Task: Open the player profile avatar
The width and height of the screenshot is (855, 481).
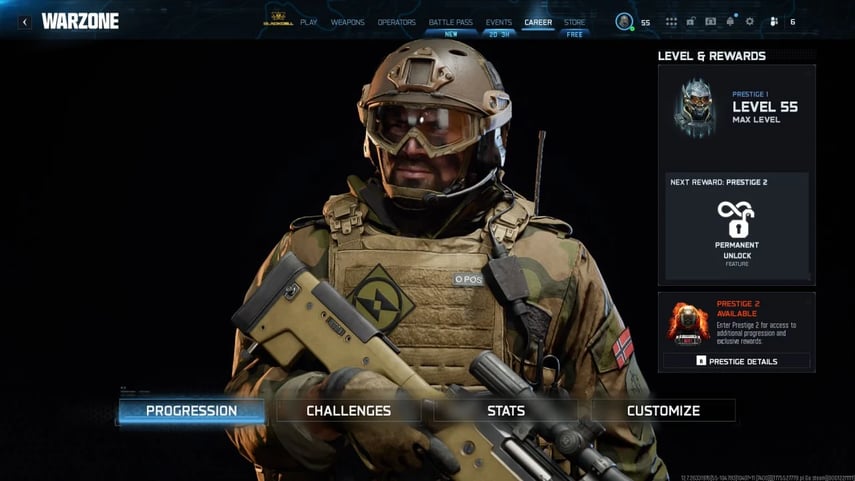Action: click(x=624, y=22)
